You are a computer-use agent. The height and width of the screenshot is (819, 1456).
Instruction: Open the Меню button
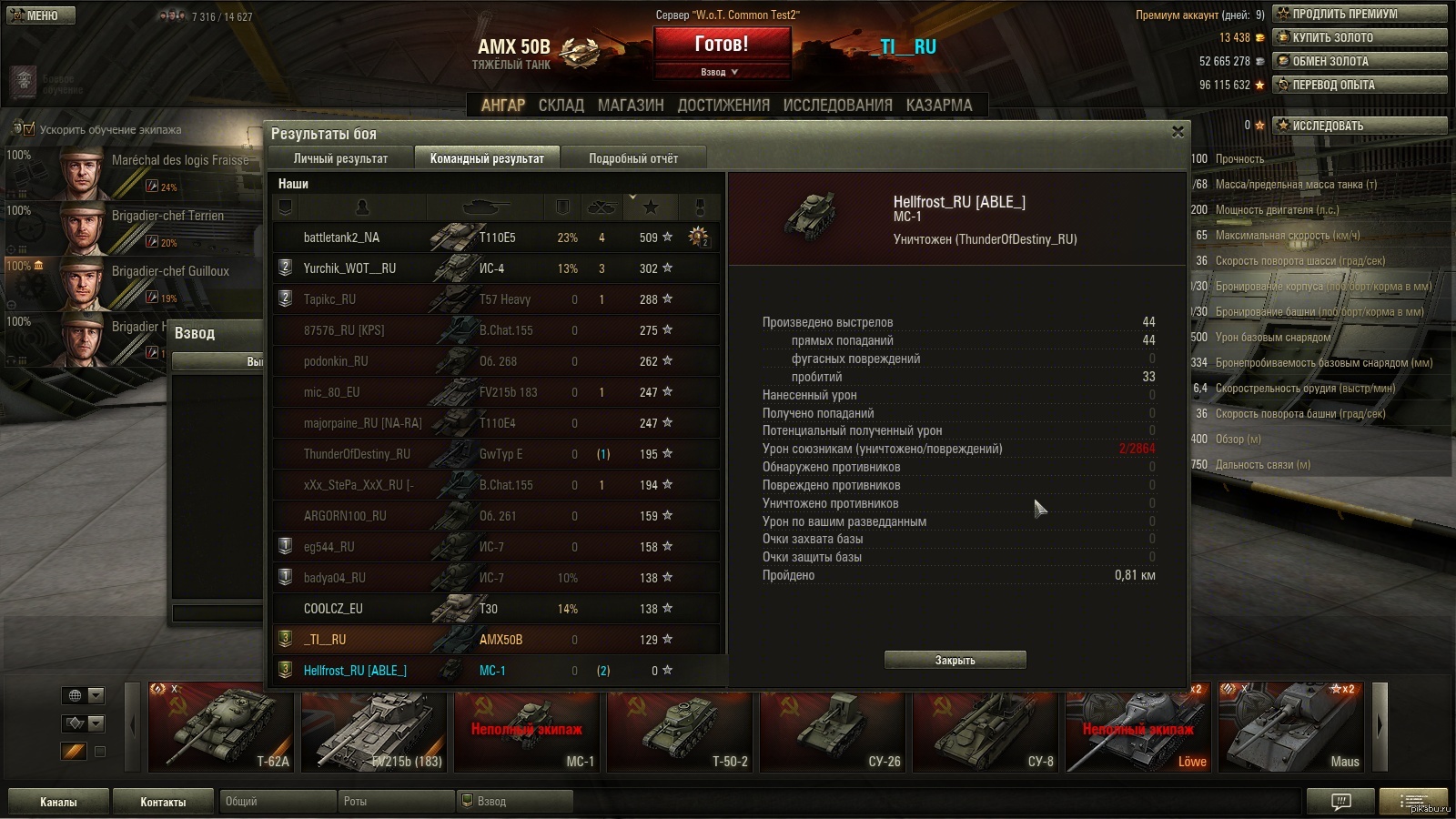(41, 15)
